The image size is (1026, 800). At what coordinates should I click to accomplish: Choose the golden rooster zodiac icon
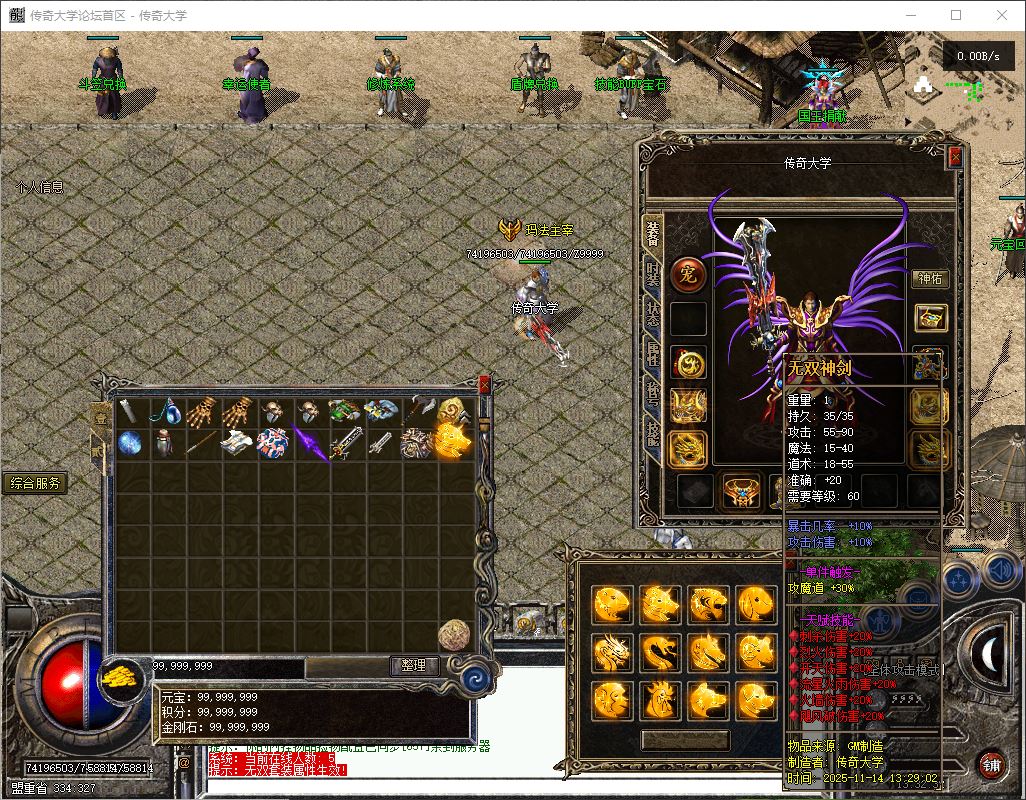pyautogui.click(x=660, y=699)
